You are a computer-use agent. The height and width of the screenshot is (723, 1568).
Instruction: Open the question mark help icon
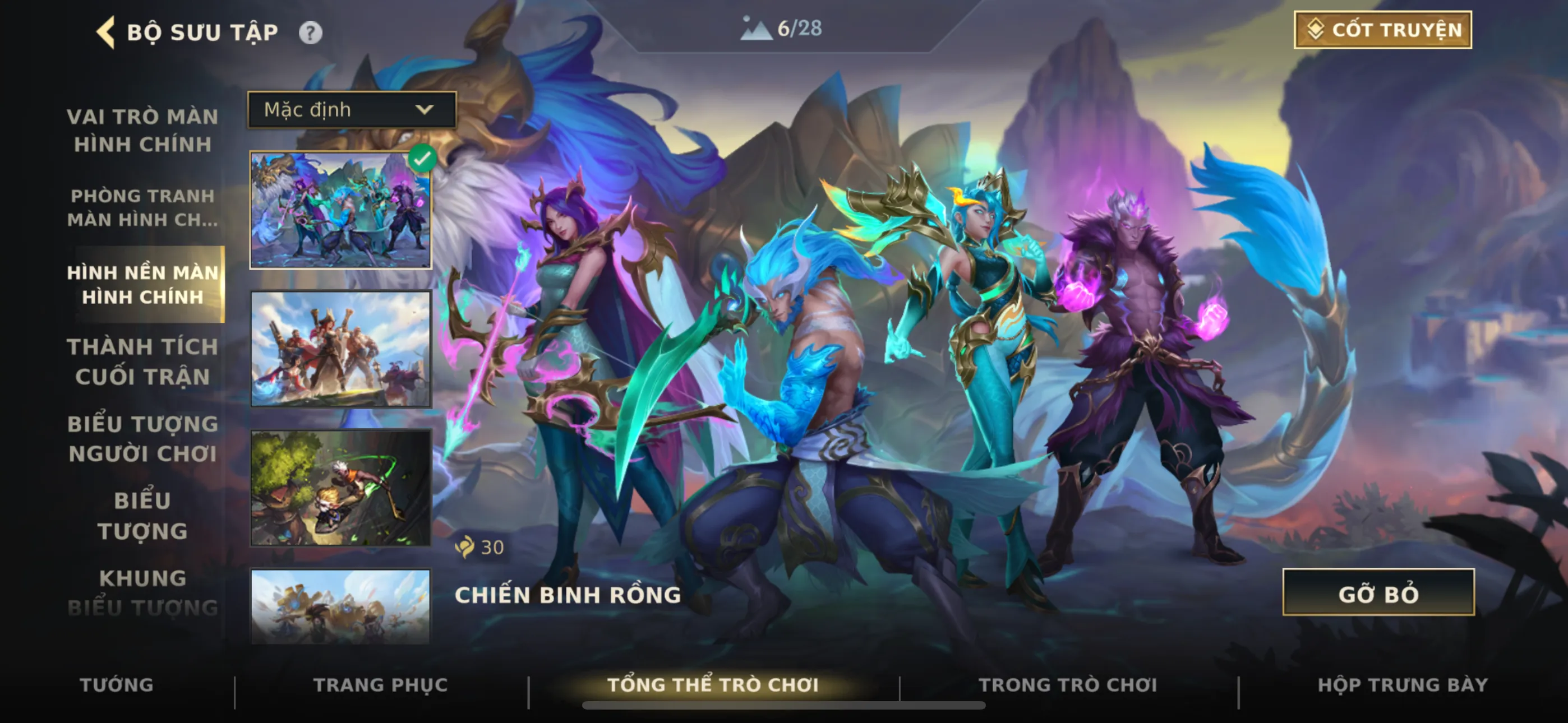point(311,33)
